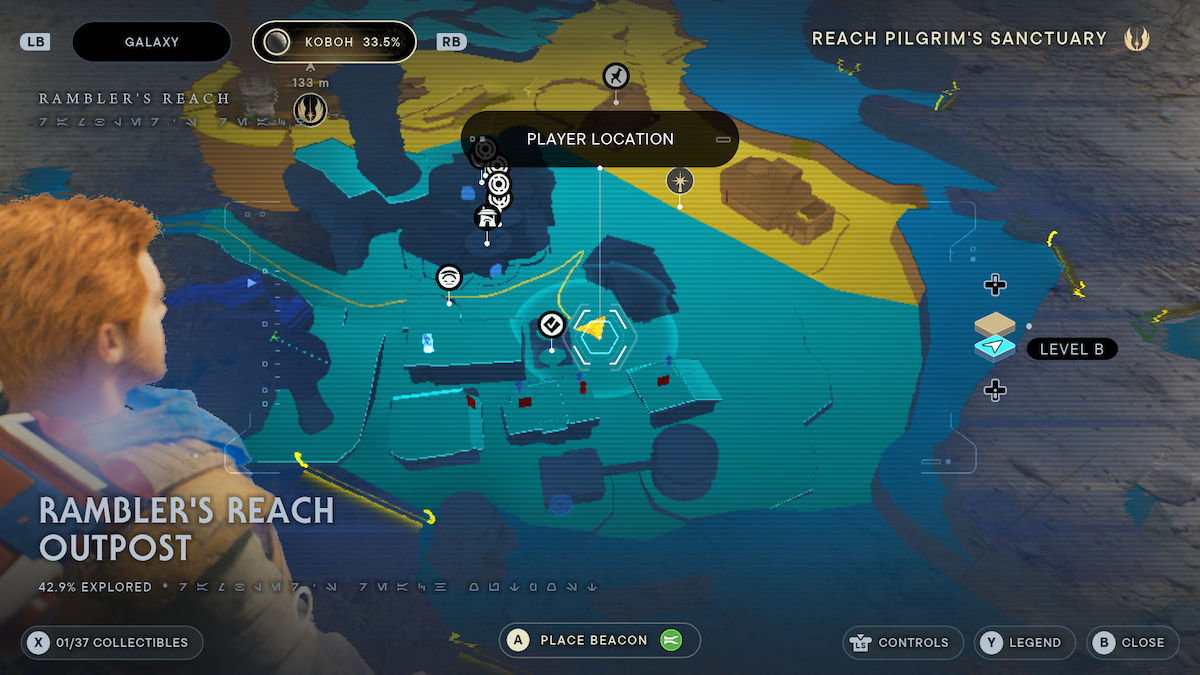Open the Controls help
This screenshot has width=1200, height=675.
(x=903, y=642)
